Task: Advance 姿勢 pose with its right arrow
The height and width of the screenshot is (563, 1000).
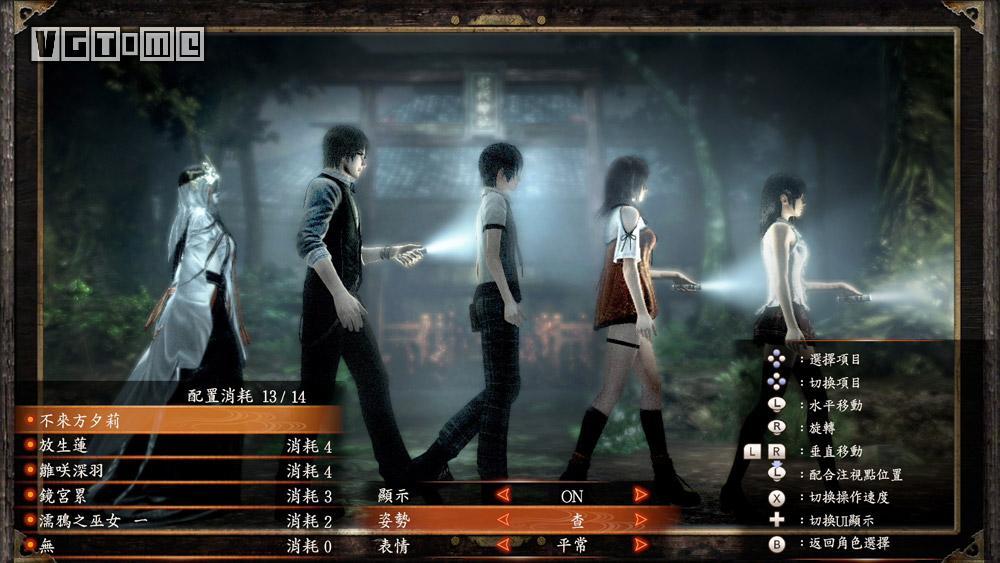Action: (x=640, y=520)
